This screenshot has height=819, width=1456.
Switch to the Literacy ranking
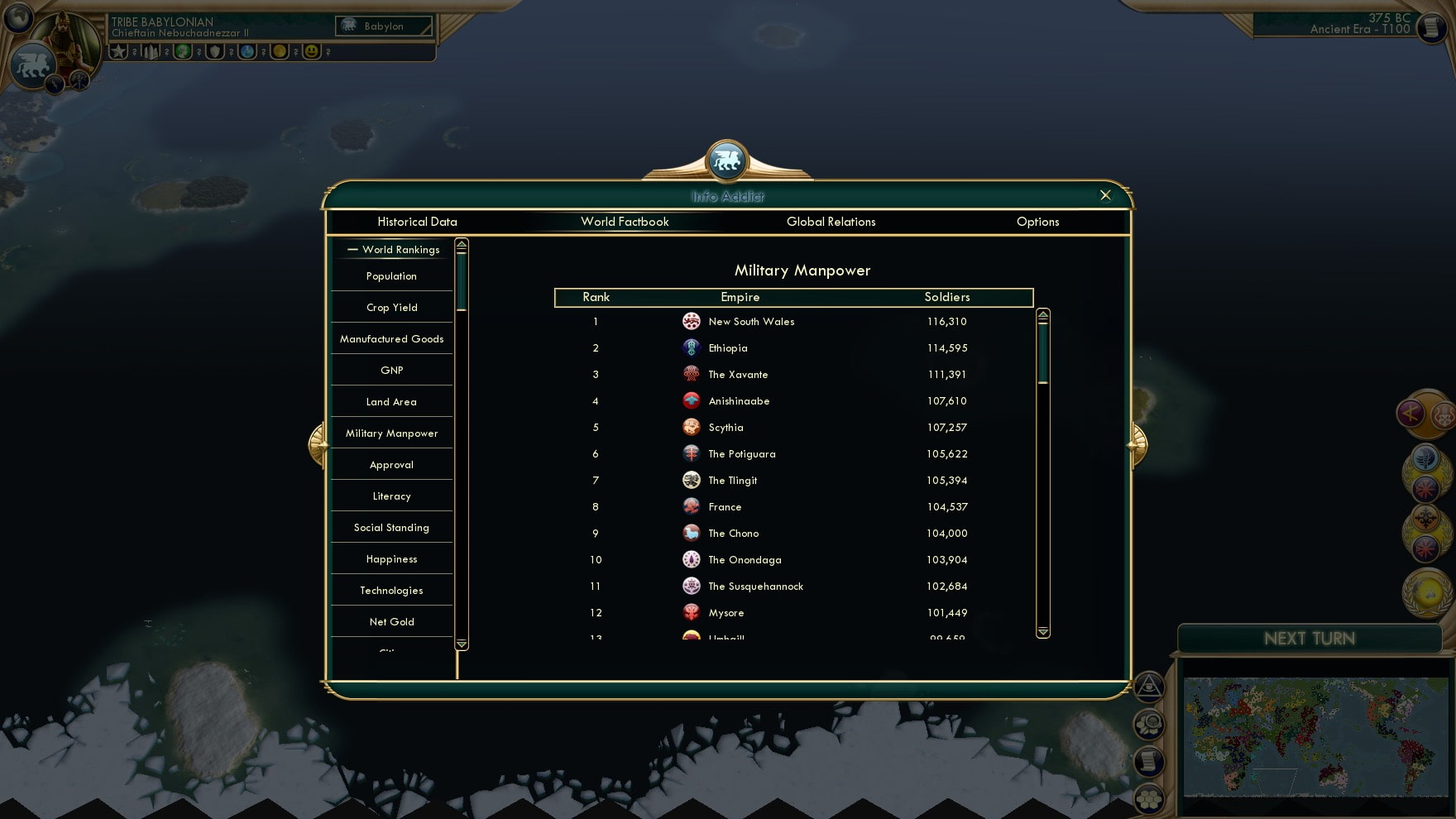pos(390,496)
